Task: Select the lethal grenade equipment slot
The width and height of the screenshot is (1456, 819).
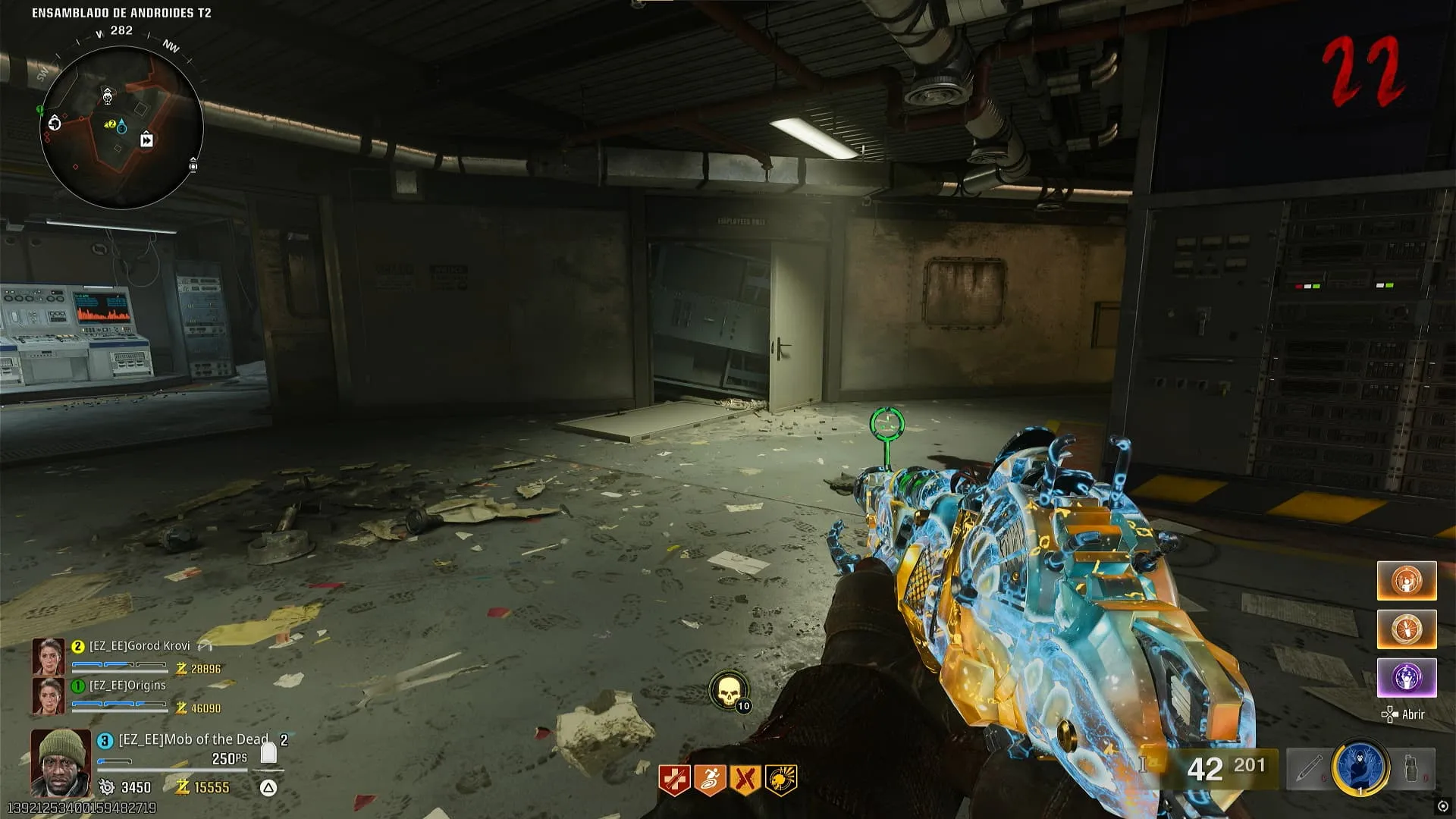Action: click(x=1411, y=769)
